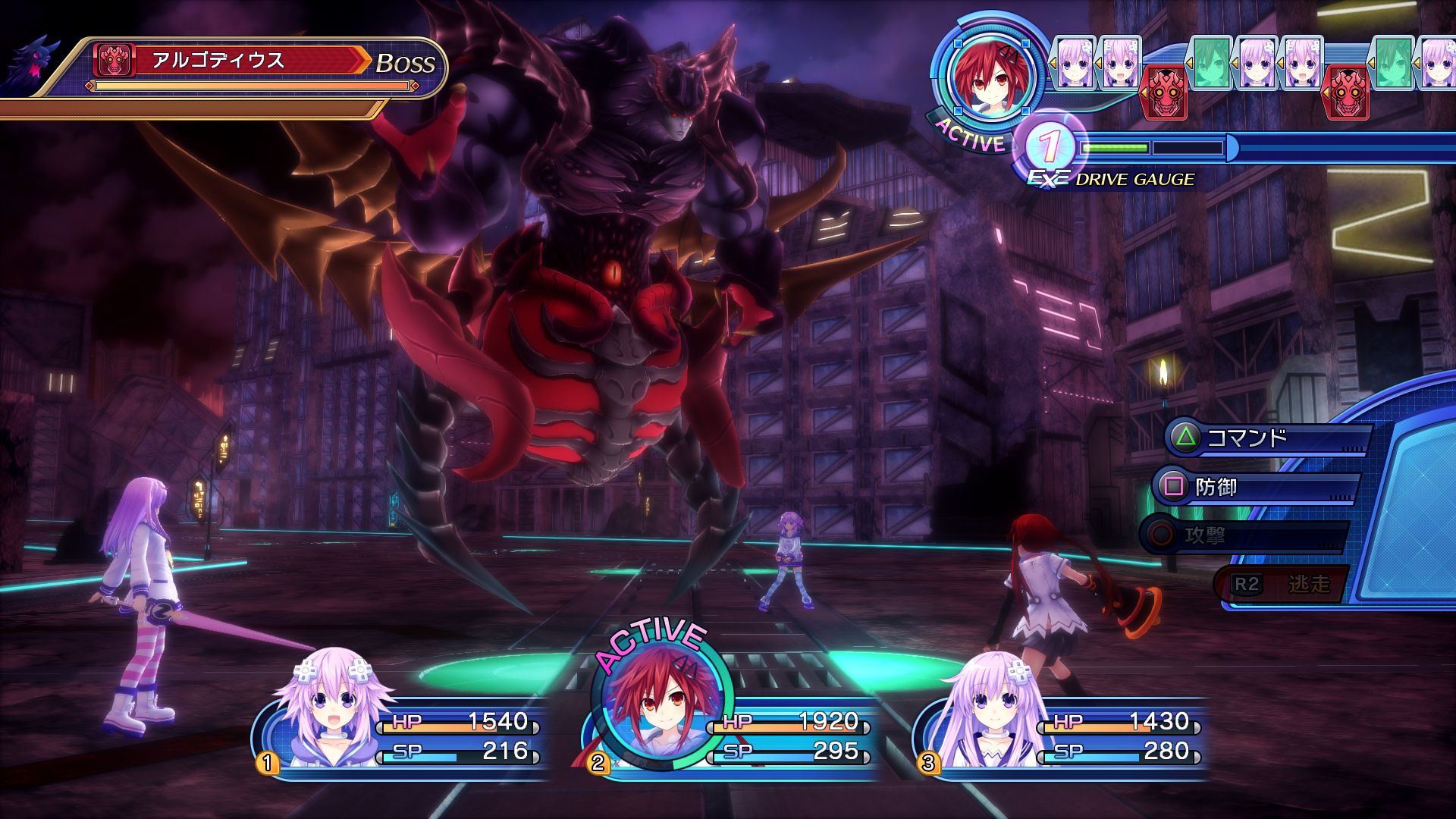1456x819 pixels.
Task: Select party member one's status panel
Action: pos(402,734)
